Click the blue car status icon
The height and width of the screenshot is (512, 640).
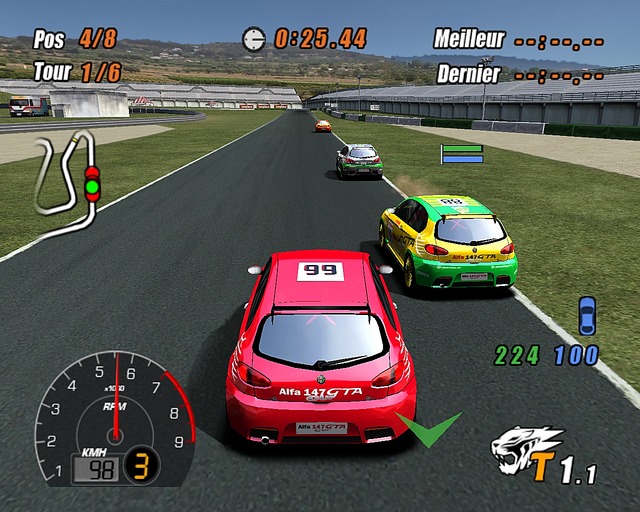(587, 315)
